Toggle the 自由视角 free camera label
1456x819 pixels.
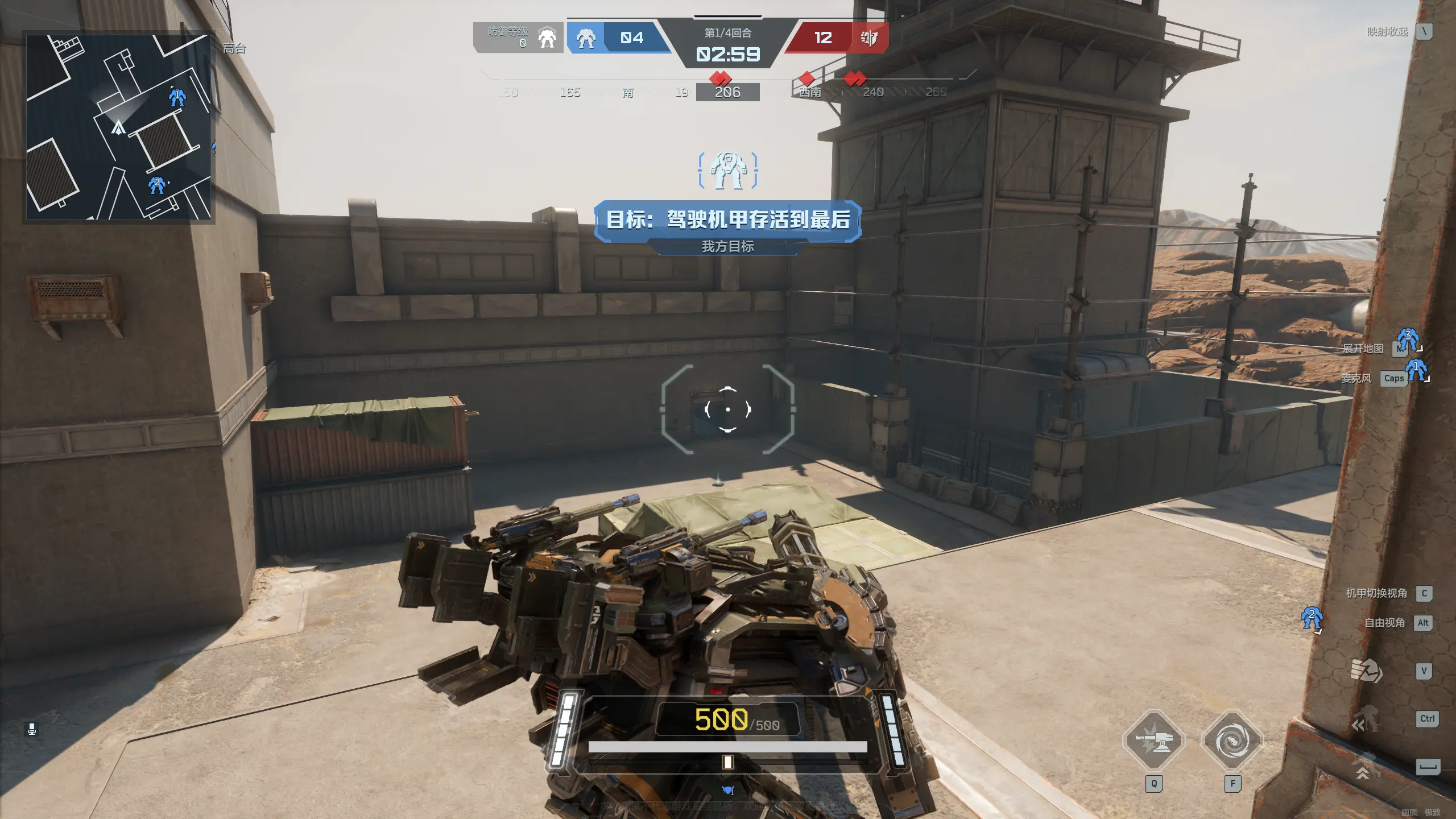[x=1384, y=623]
